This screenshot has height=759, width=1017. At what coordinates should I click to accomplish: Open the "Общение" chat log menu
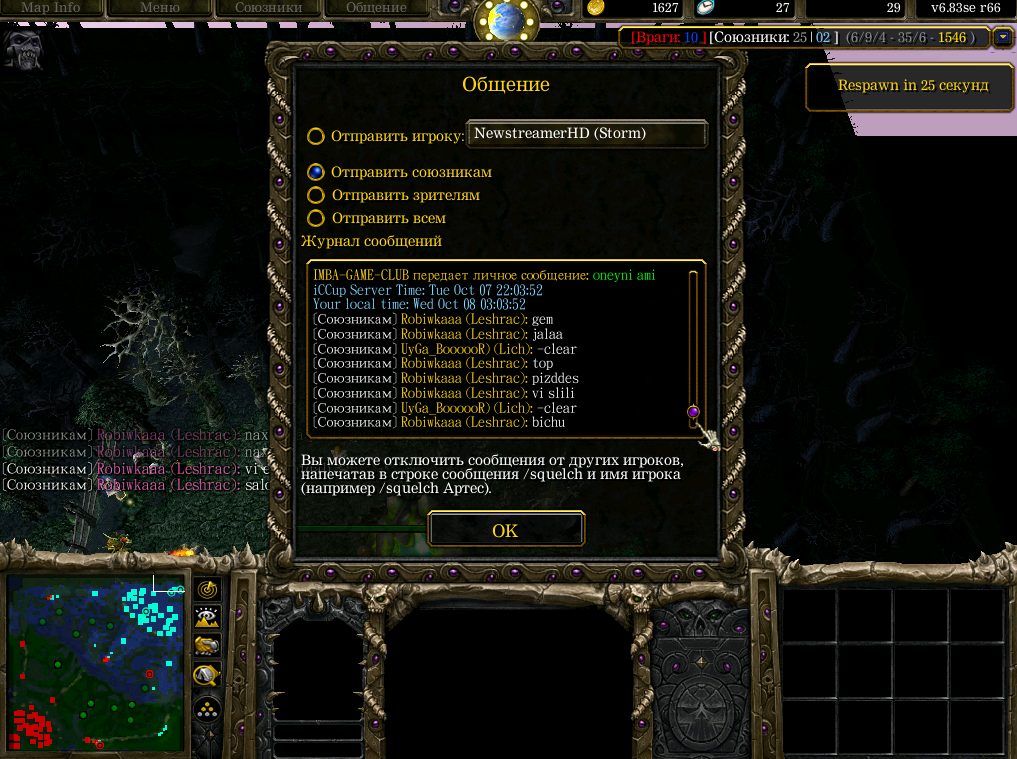376,8
